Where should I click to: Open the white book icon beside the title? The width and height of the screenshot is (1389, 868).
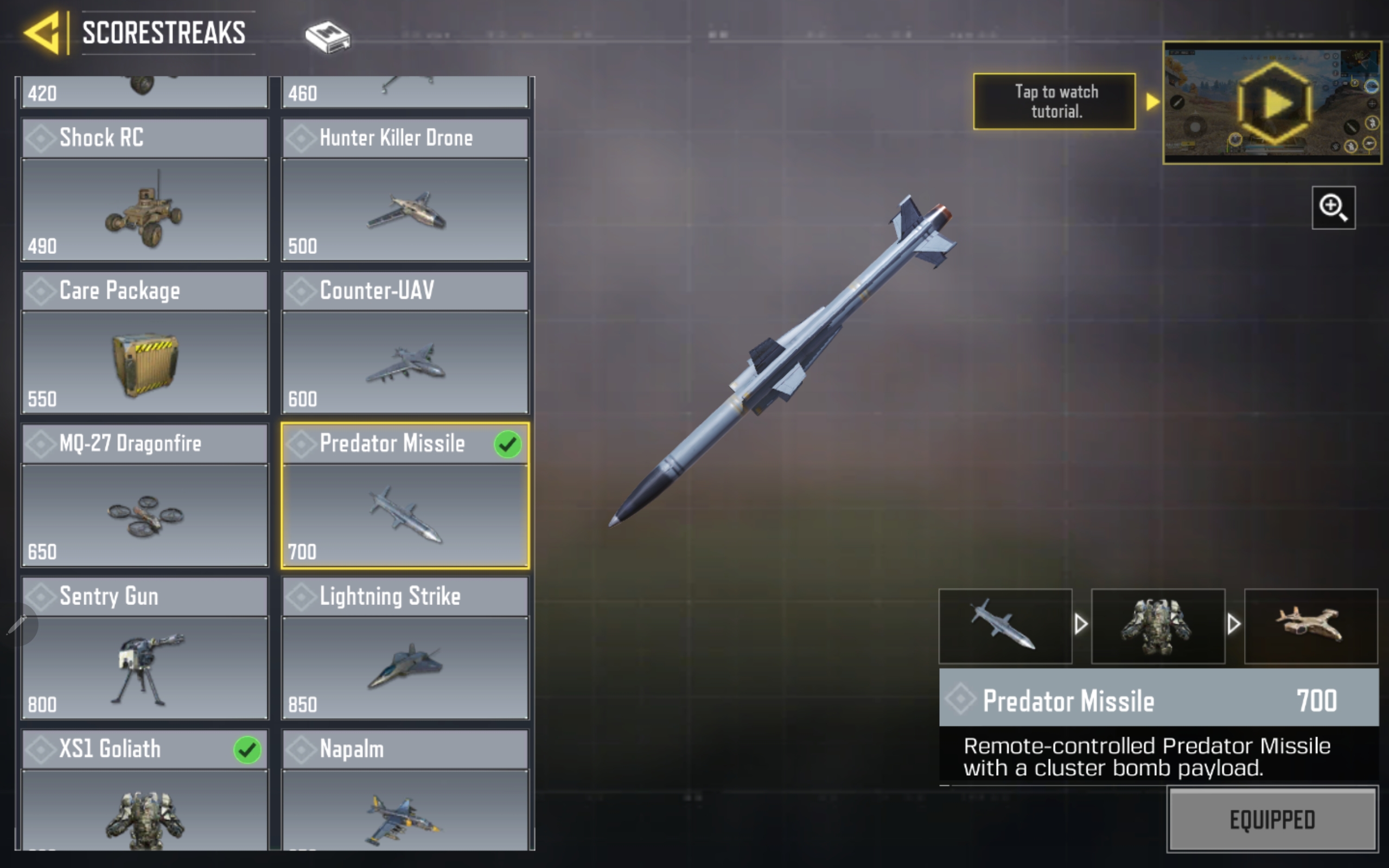[x=327, y=37]
